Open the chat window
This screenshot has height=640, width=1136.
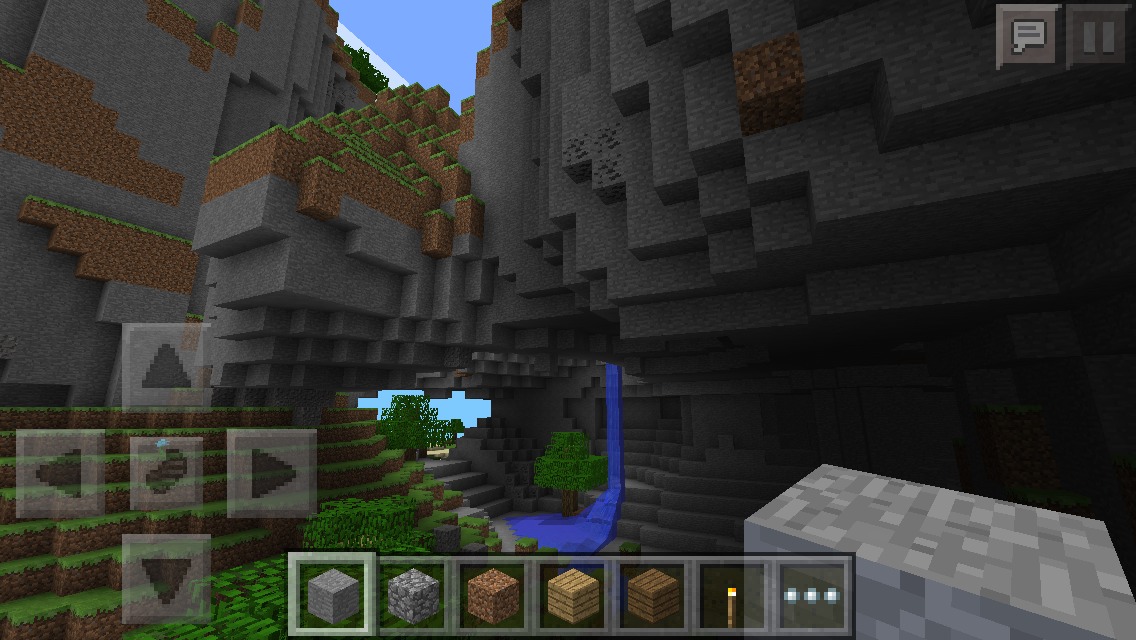pyautogui.click(x=1028, y=37)
